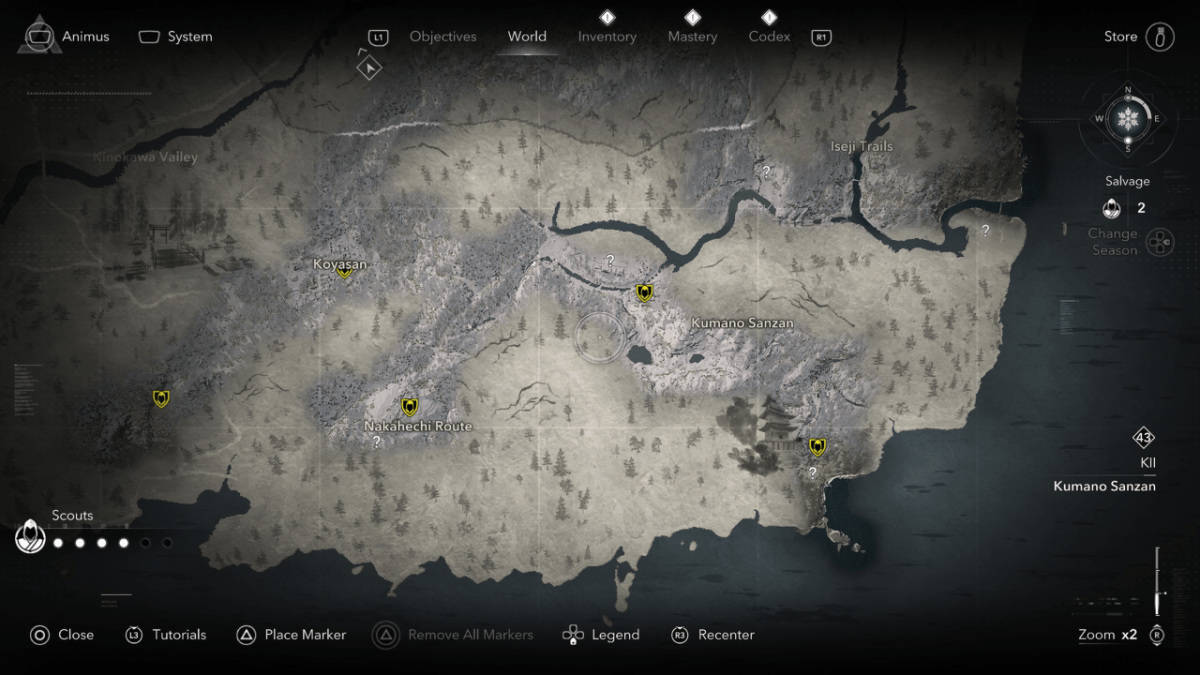Open the System menu
1200x675 pixels.
coord(176,37)
